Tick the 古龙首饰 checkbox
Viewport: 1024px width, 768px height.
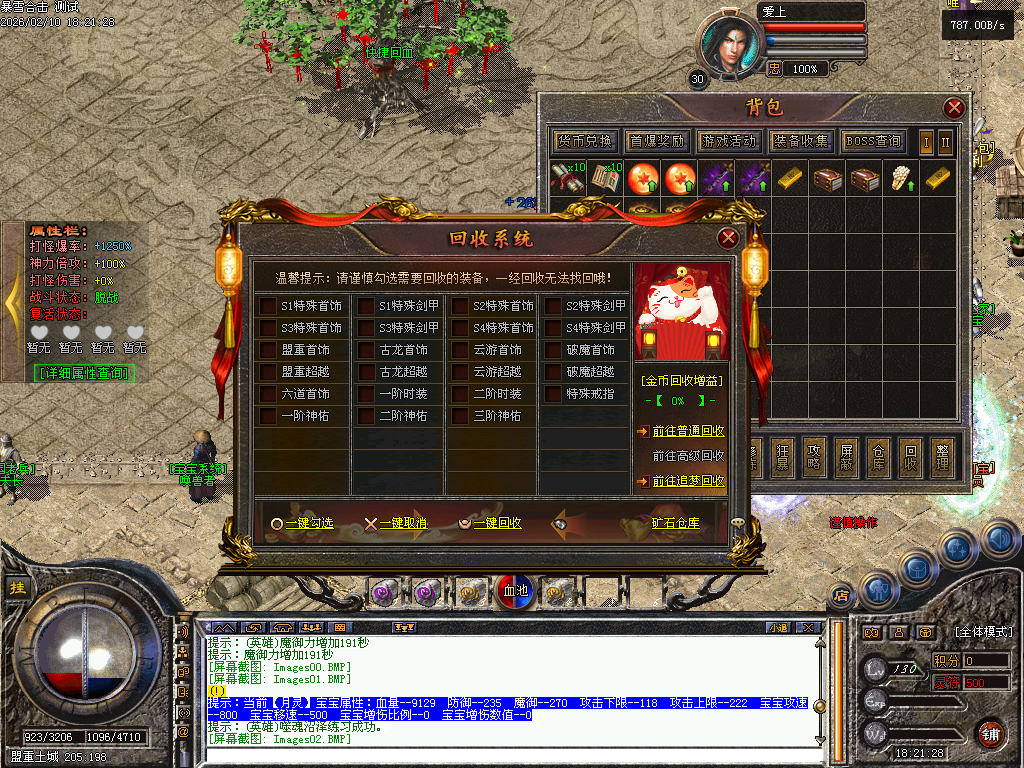click(366, 350)
